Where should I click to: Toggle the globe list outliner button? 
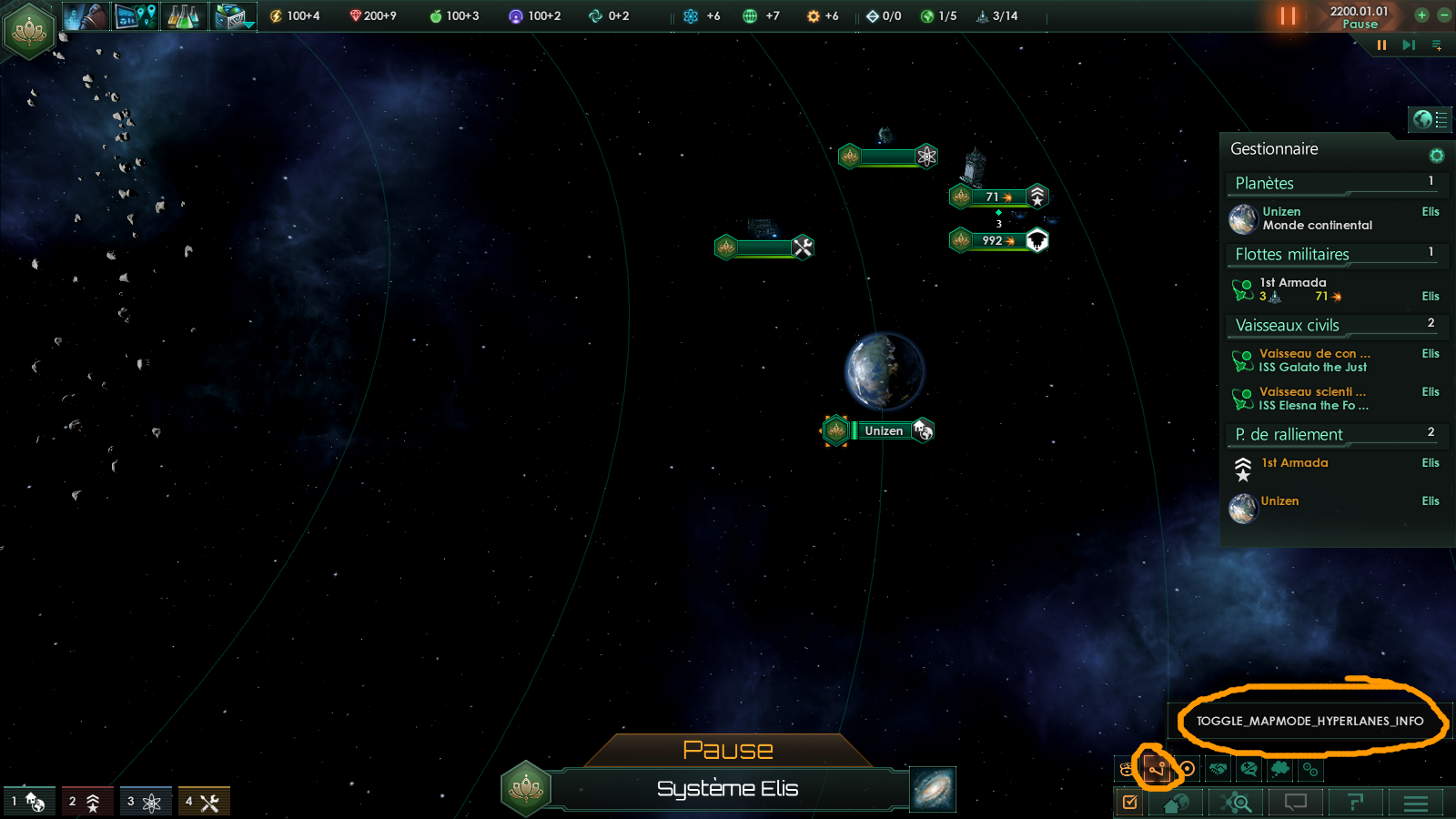(1431, 119)
